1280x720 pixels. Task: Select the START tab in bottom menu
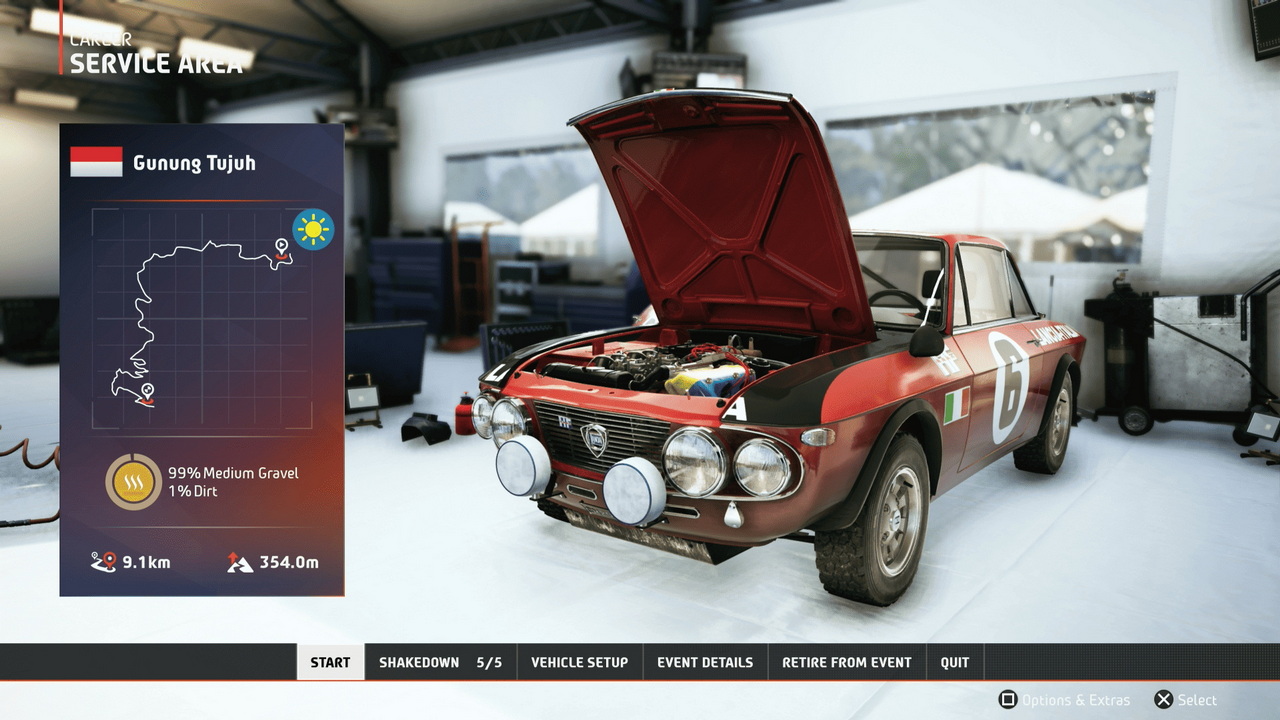click(x=330, y=662)
